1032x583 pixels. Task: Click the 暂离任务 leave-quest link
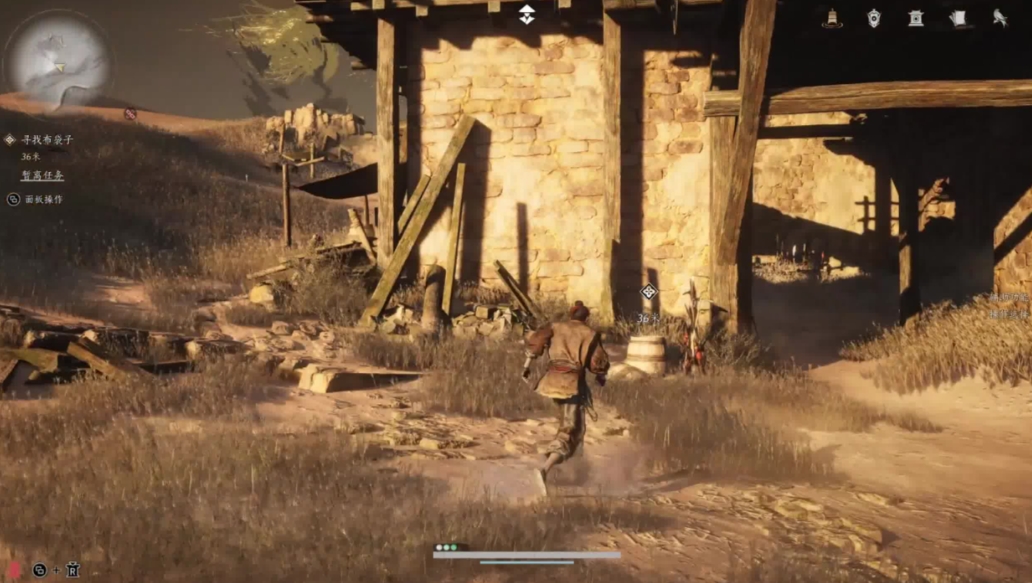pyautogui.click(x=42, y=175)
